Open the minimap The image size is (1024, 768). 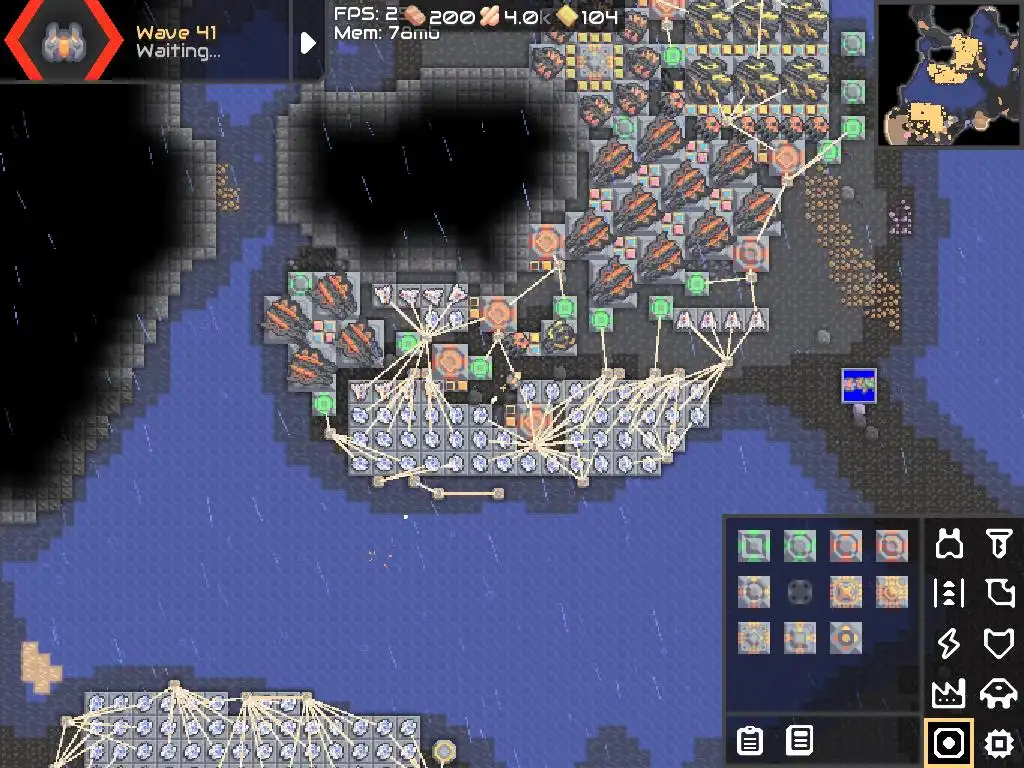tap(950, 74)
